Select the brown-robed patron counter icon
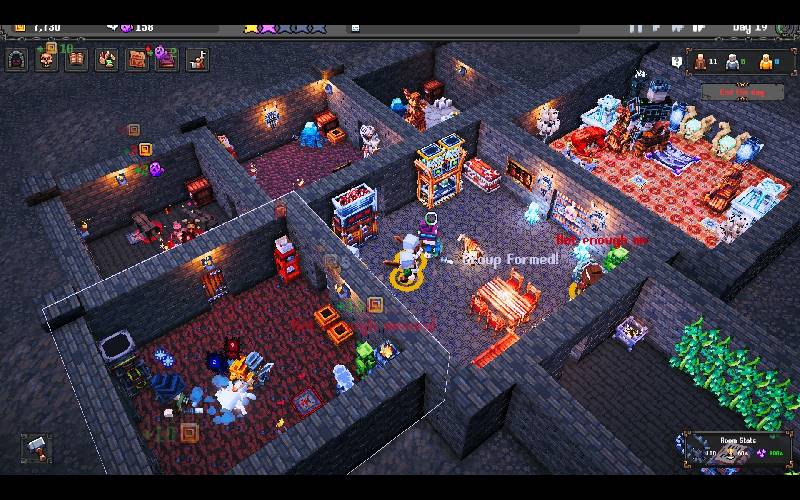 pos(701,62)
